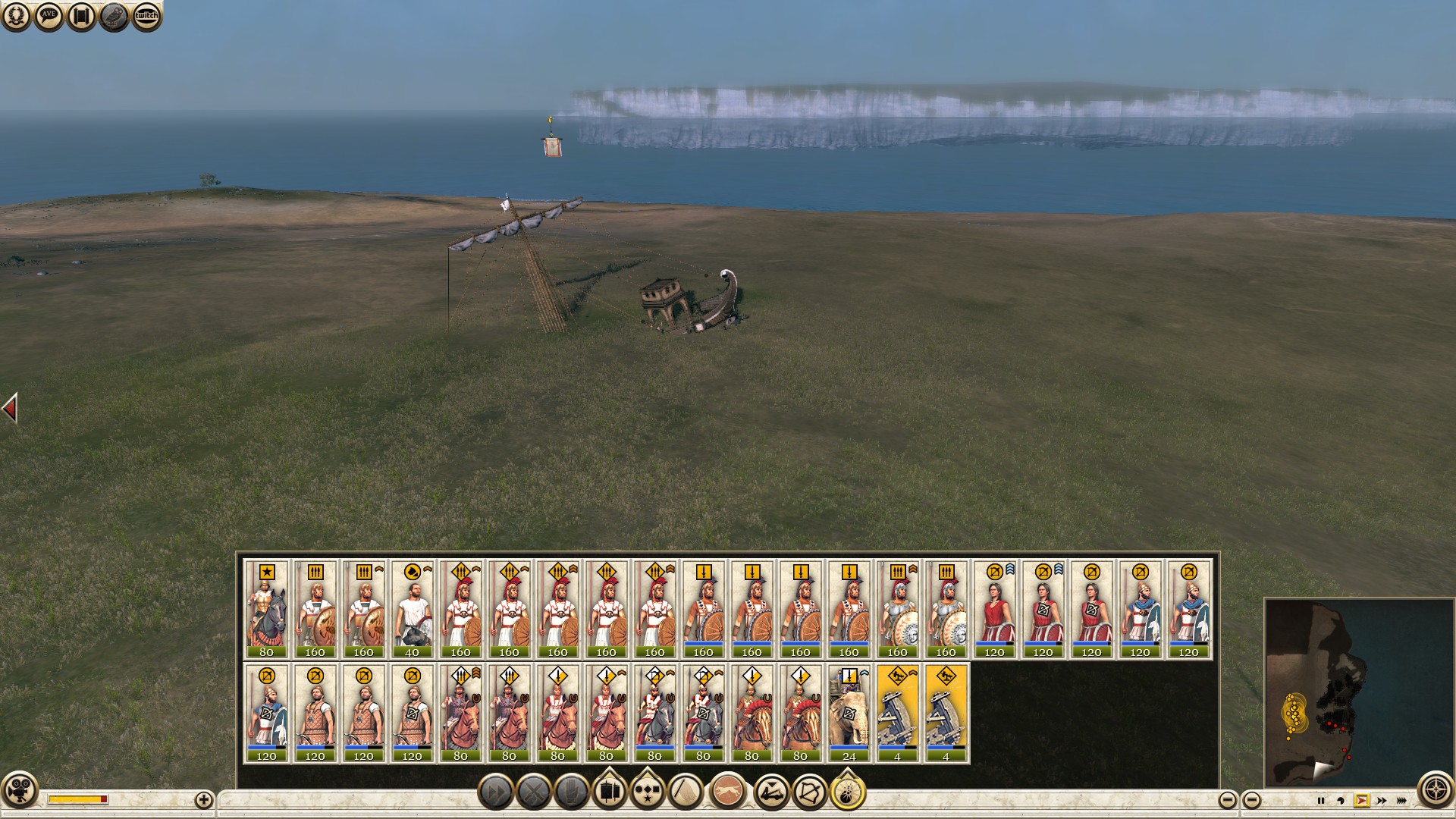
Task: Set battle speed to double fast-forward
Action: click(1382, 801)
